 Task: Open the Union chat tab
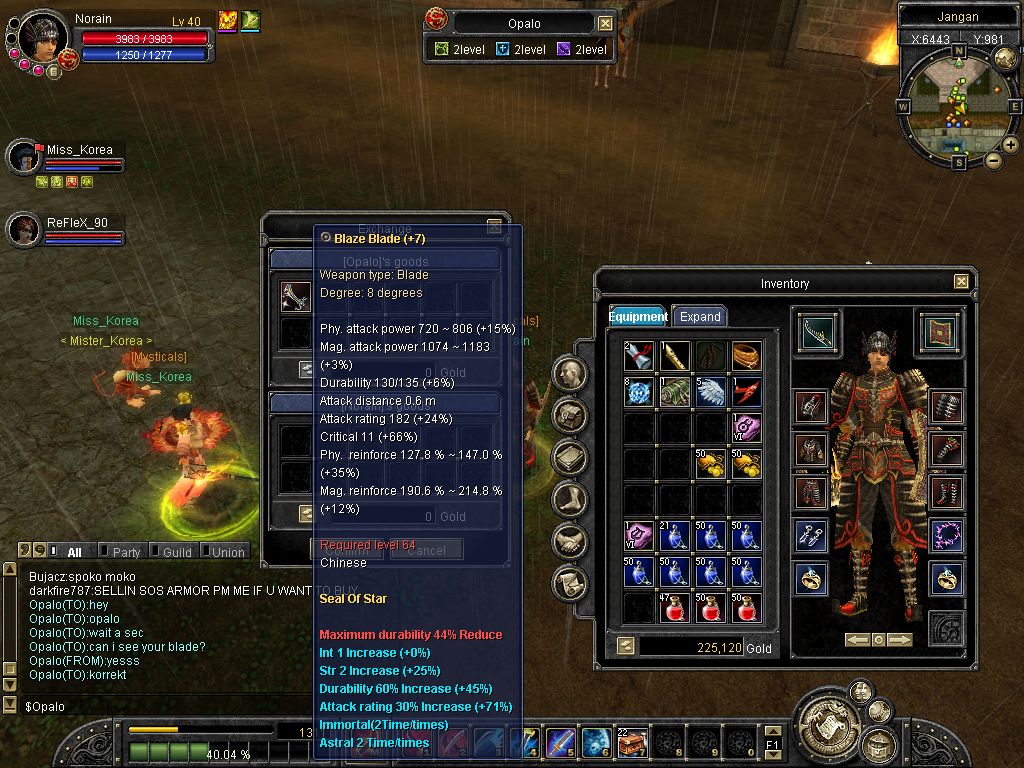[x=227, y=551]
